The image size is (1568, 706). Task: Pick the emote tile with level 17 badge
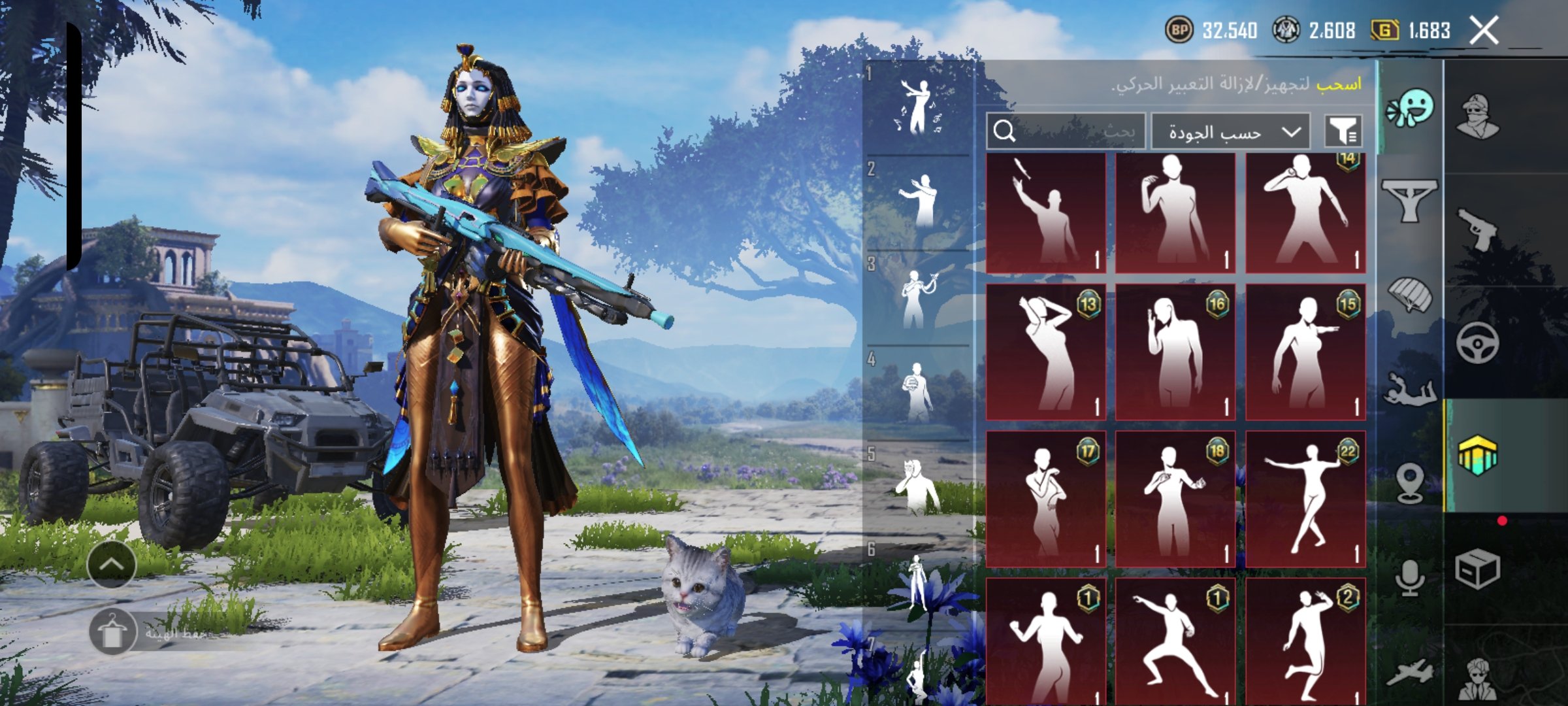coord(1045,498)
